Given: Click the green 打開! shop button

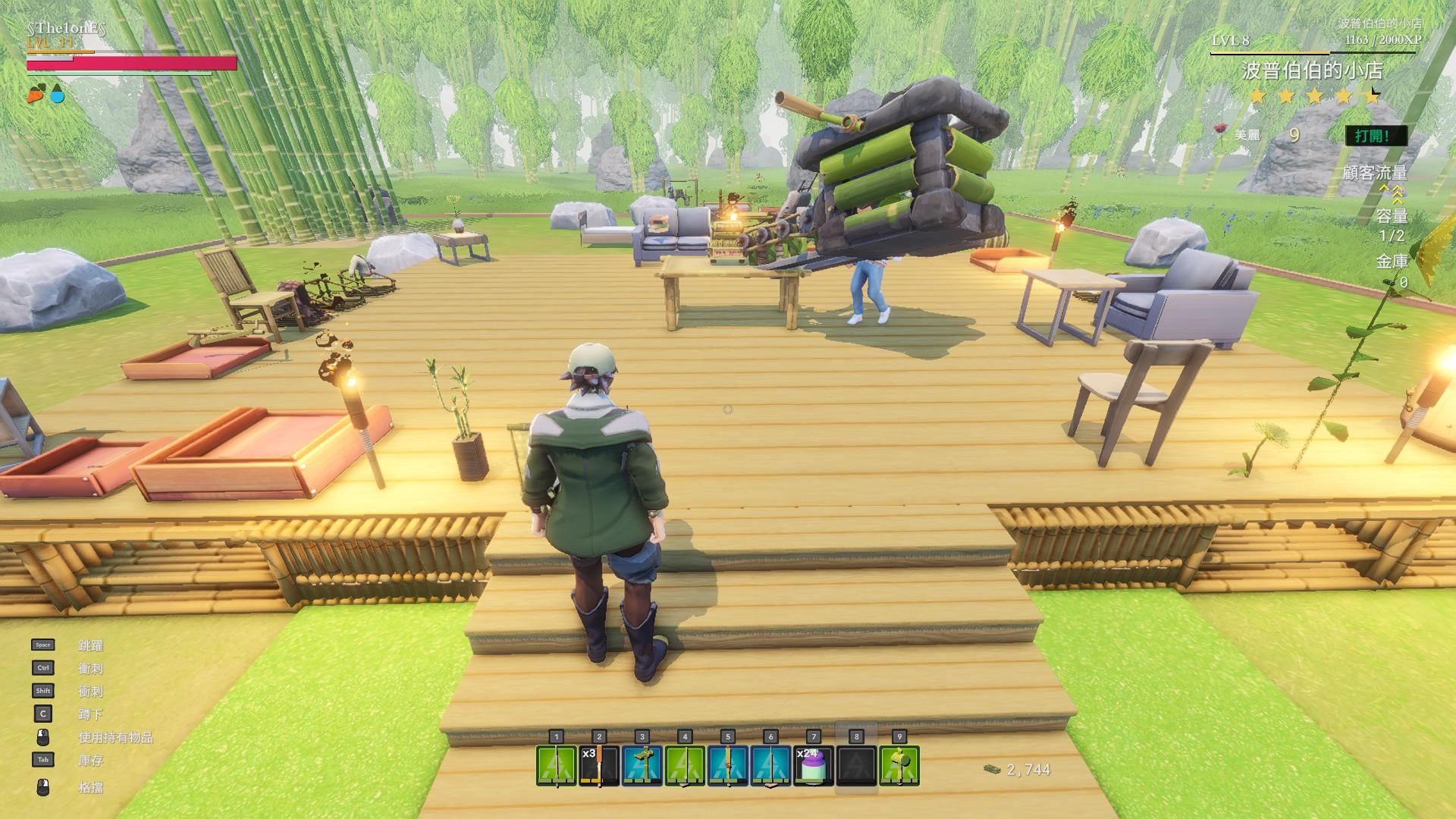Looking at the screenshot, I should [x=1376, y=136].
